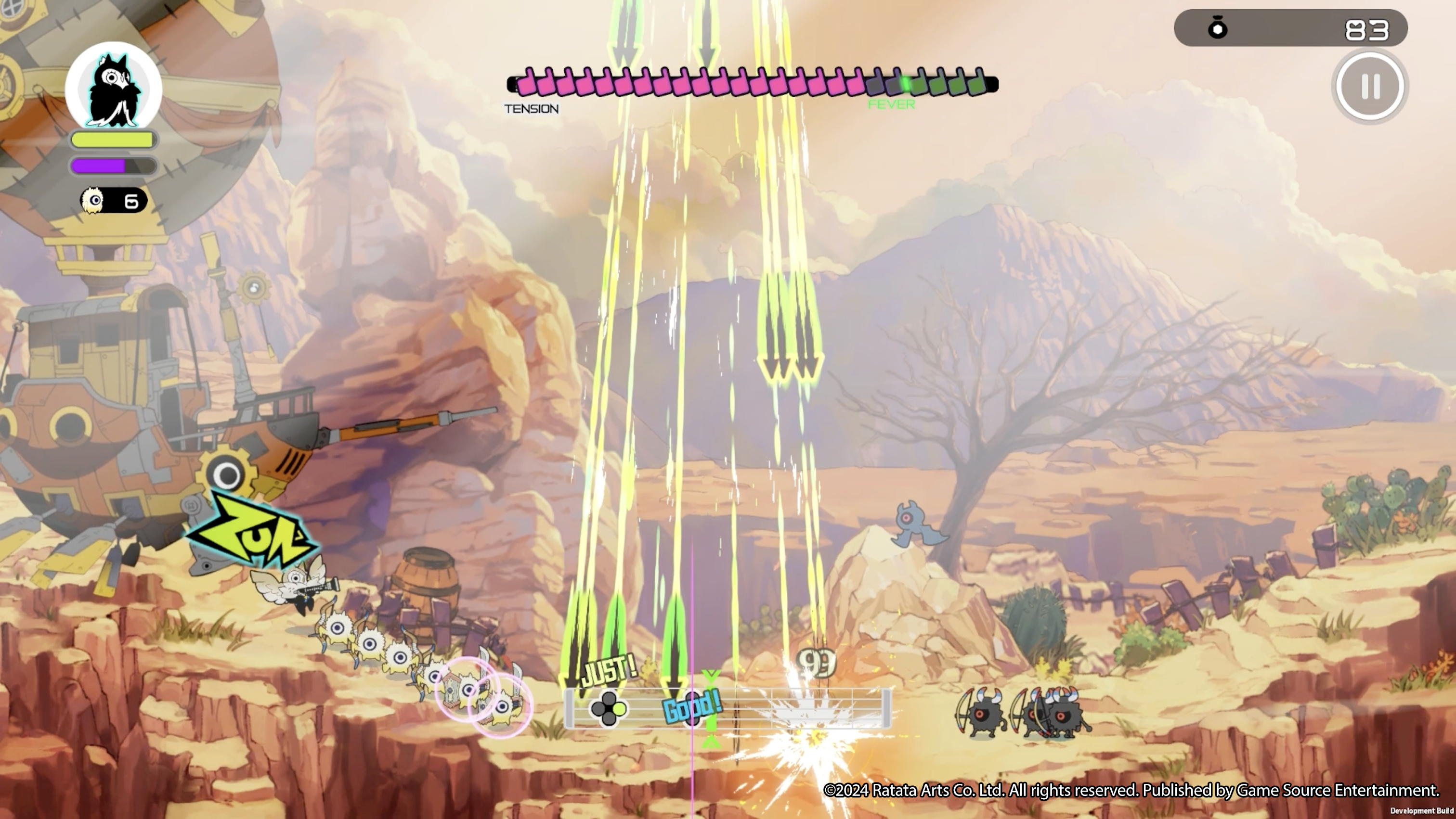This screenshot has height=819, width=1456.
Task: Click the pink Tension gauge bar
Action: click(678, 84)
